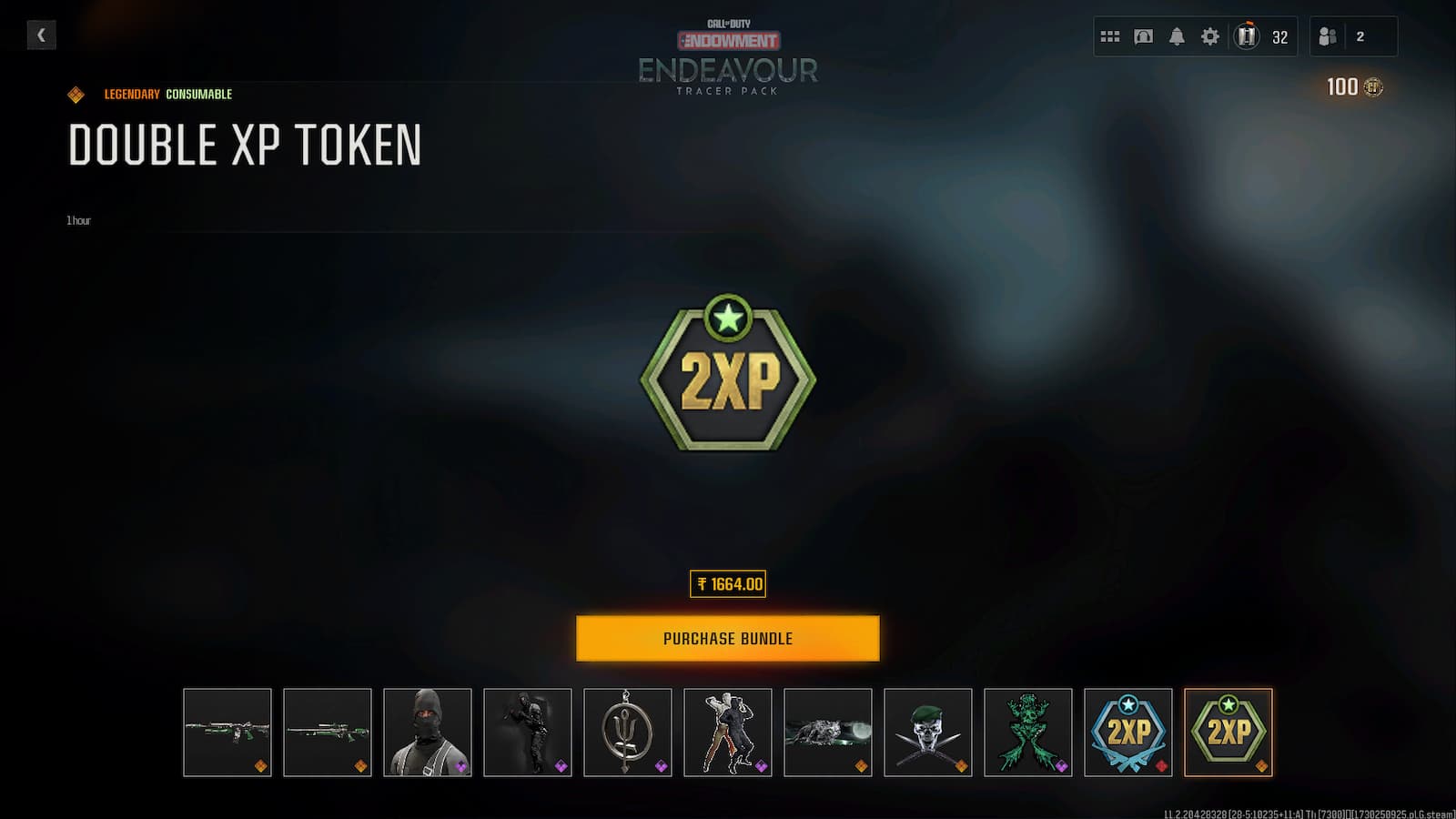View the blue Weapon 2XP token thumbnail
This screenshot has height=819, width=1456.
coord(1127,733)
